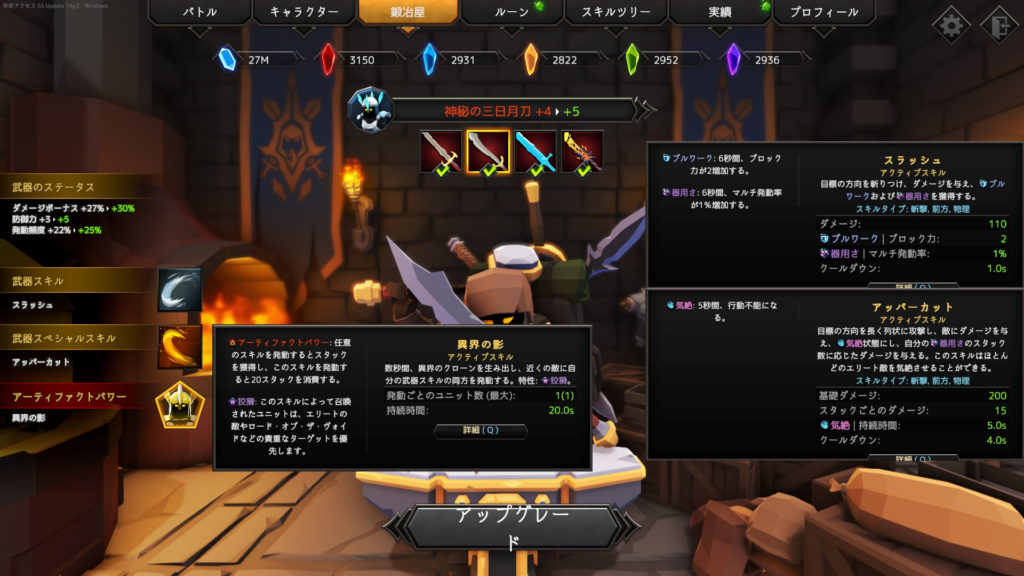Open settings with the gear icon
Screen dimensions: 1024x576
(951, 24)
